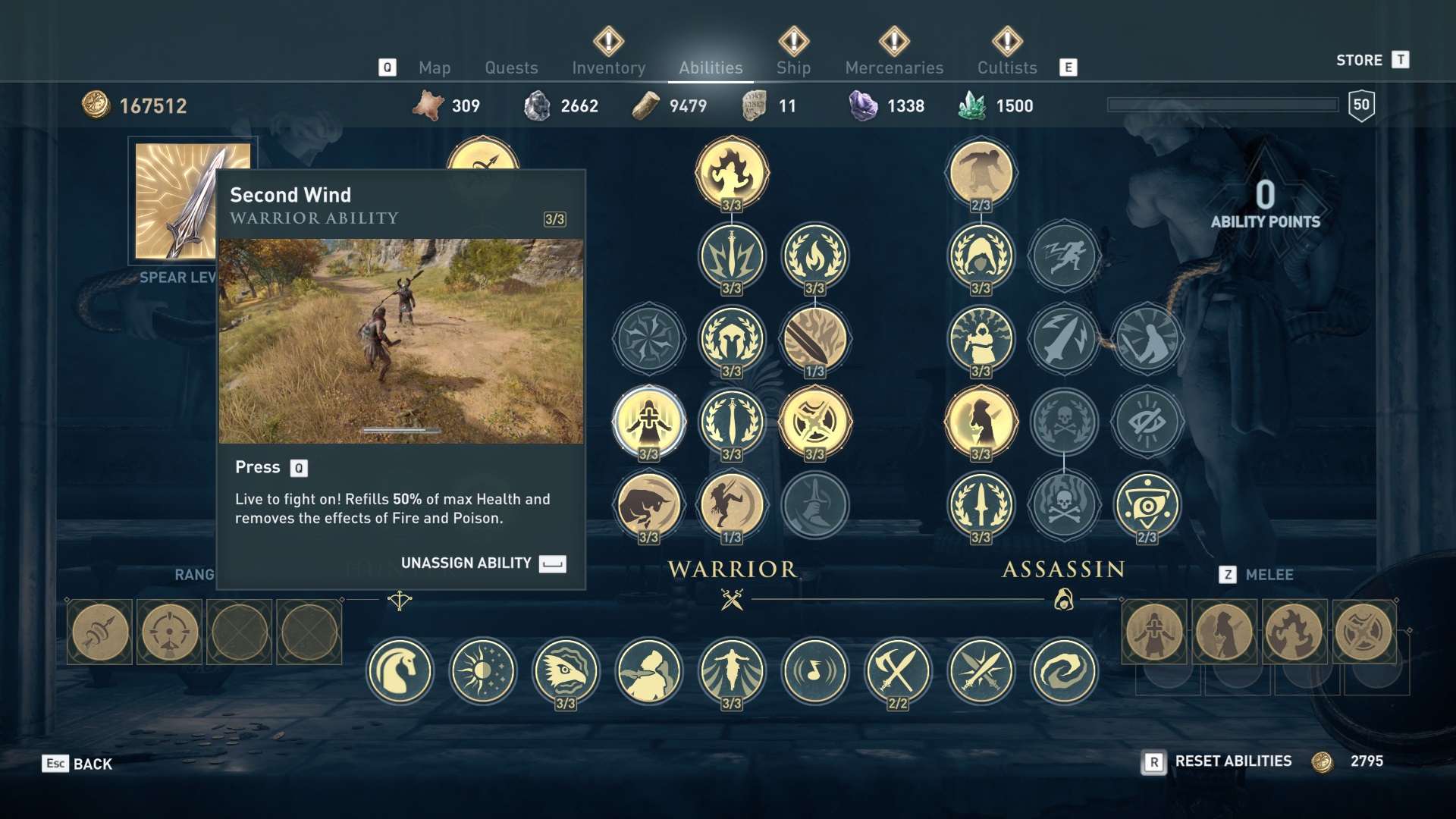Click Reset Abilities
Screen dimensions: 1456x819
point(1232,761)
